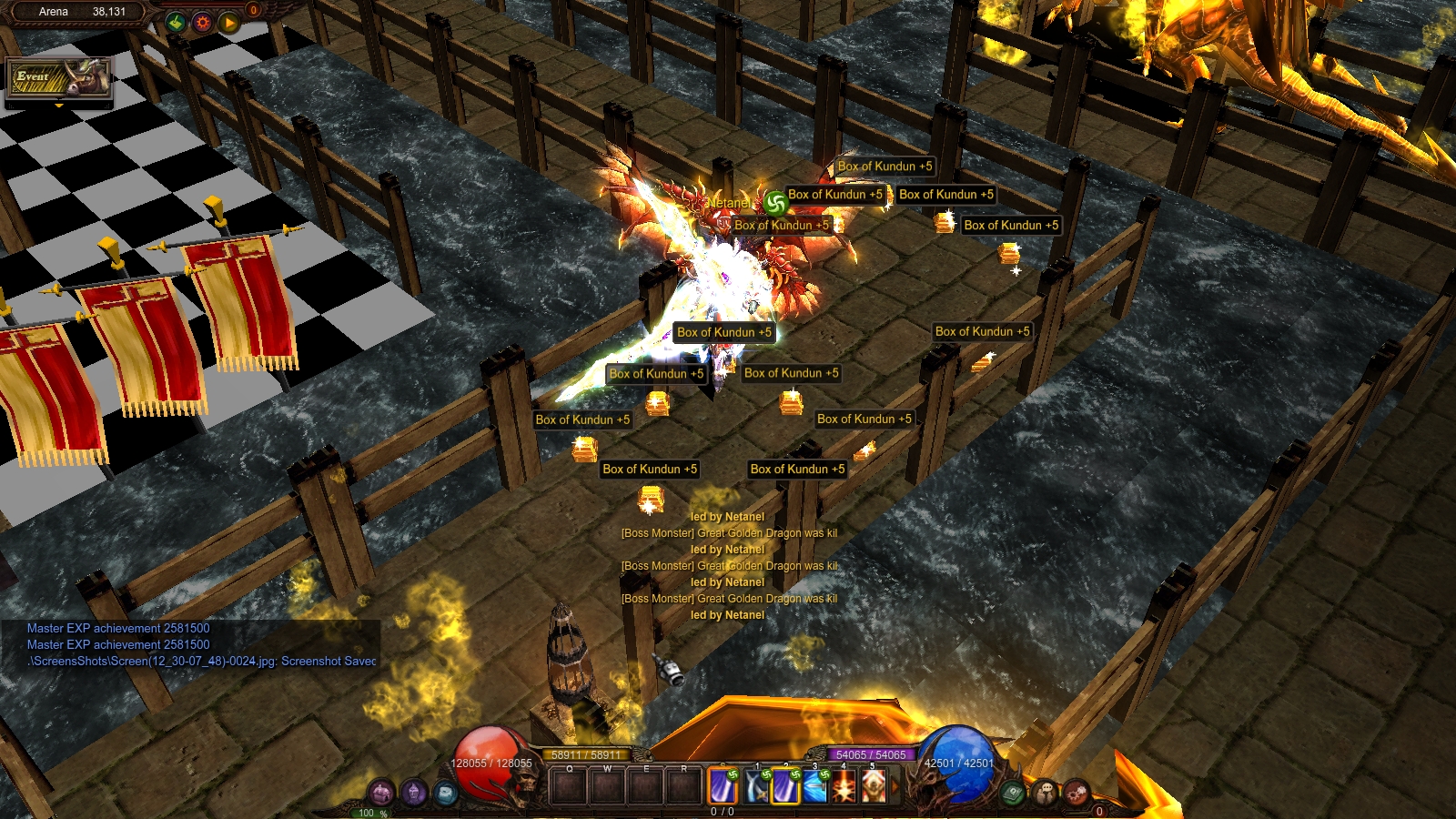Open the treasure chest icon beside the health orb
This screenshot has width=1456, height=819.
381,792
